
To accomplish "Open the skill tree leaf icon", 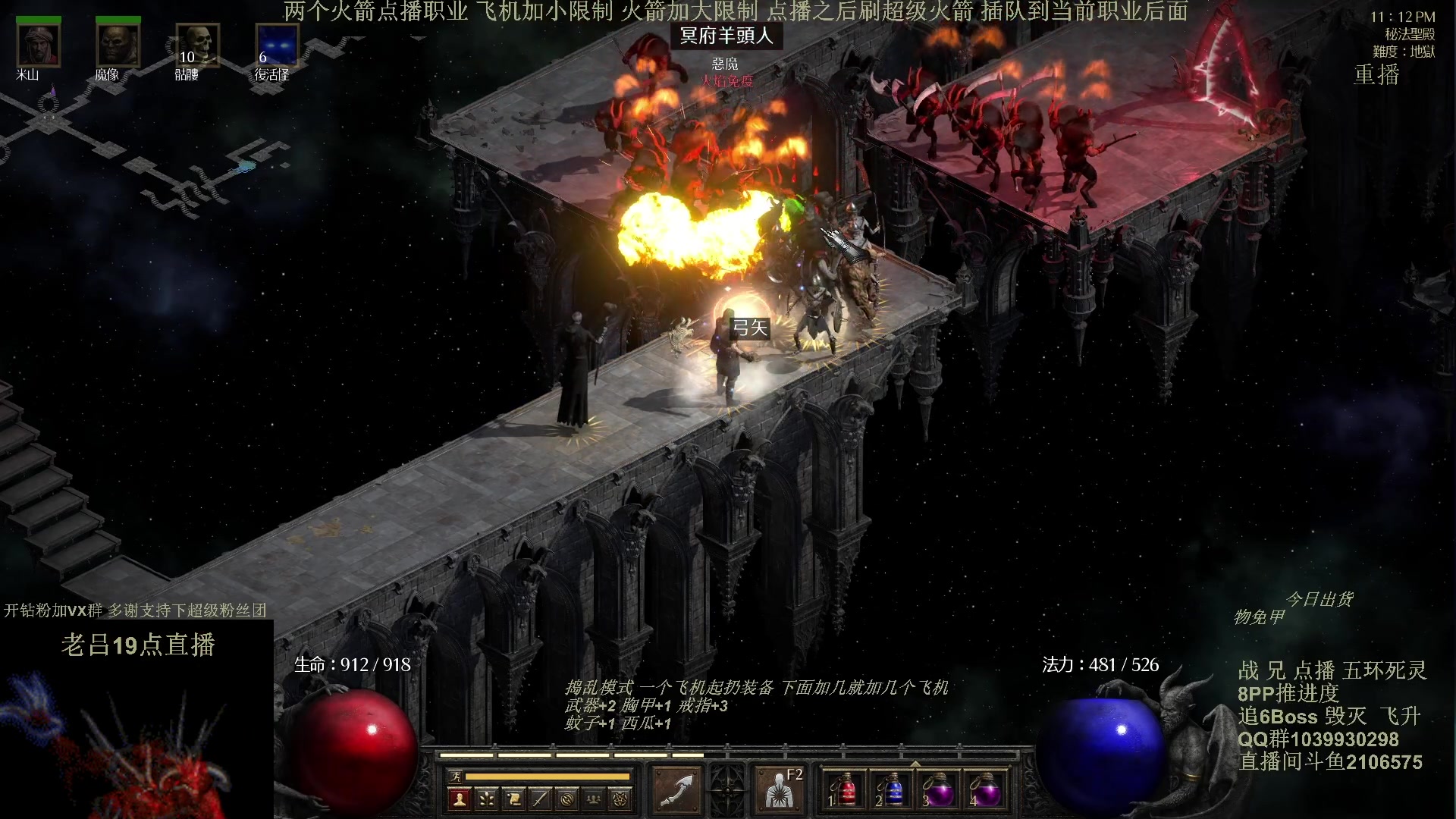I will [486, 799].
